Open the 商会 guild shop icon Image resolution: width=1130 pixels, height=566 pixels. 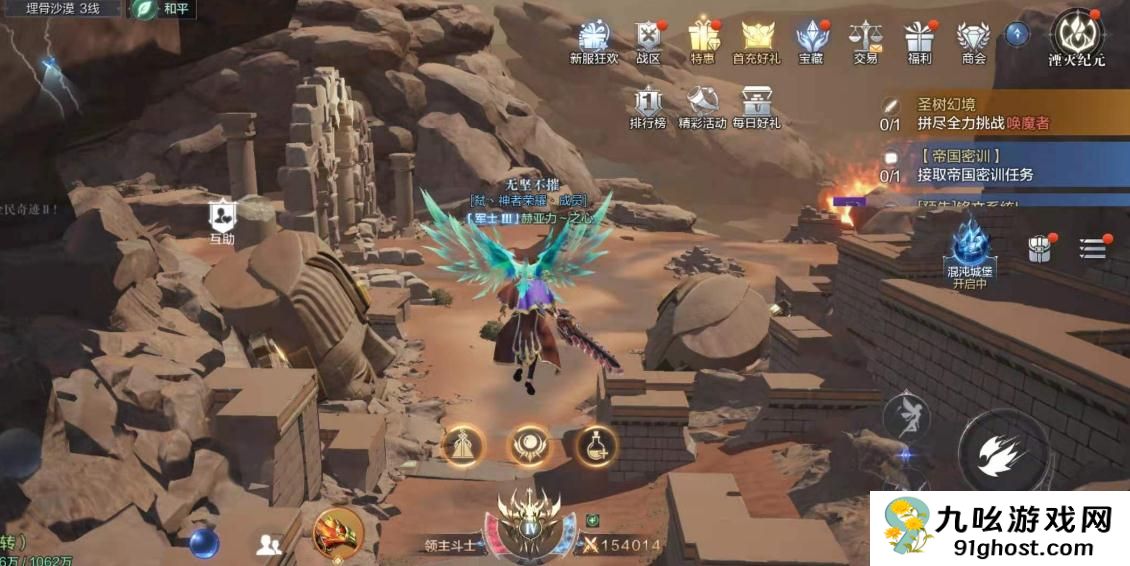tap(973, 38)
